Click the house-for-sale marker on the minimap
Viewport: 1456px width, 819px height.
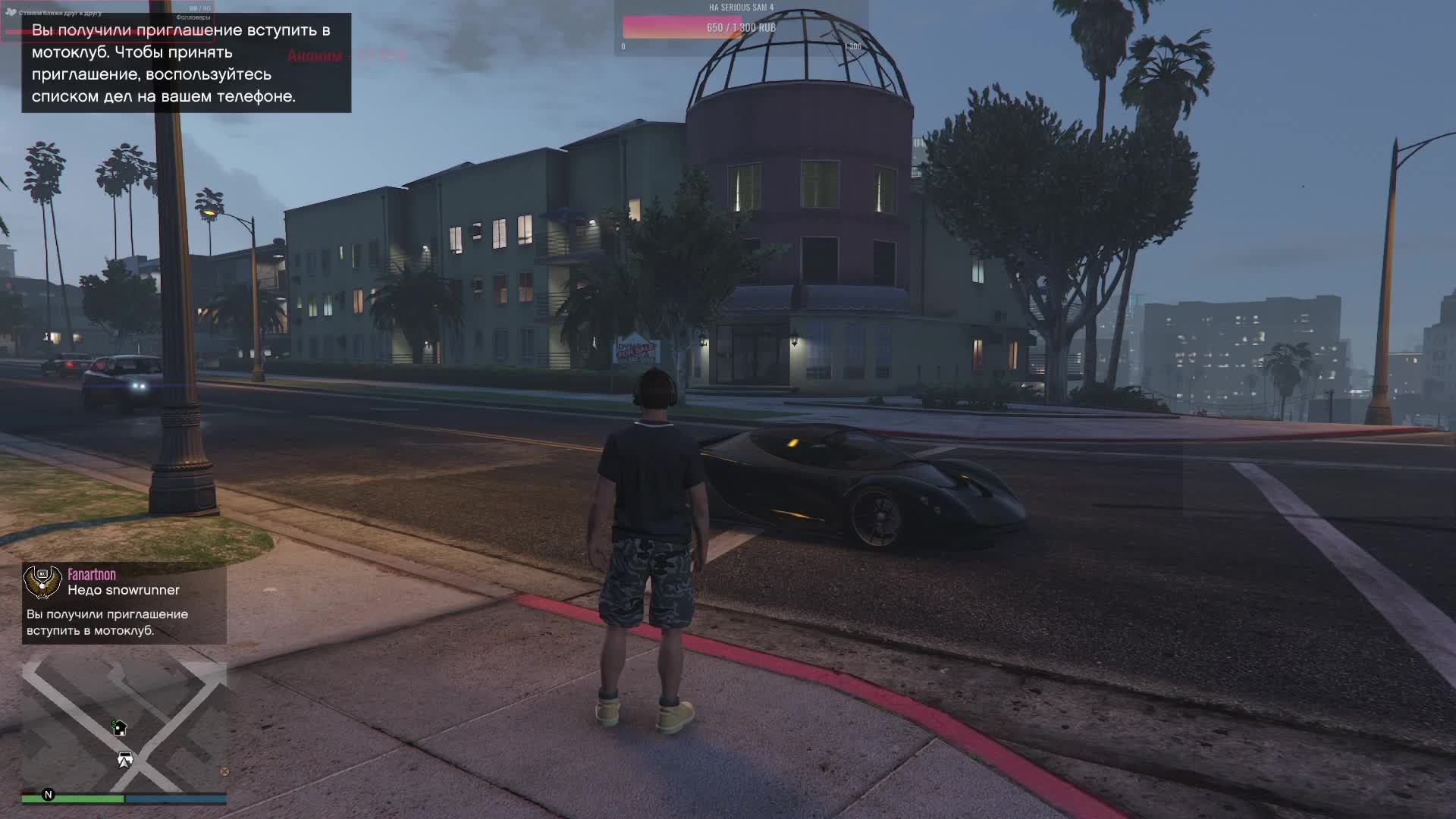(x=119, y=729)
